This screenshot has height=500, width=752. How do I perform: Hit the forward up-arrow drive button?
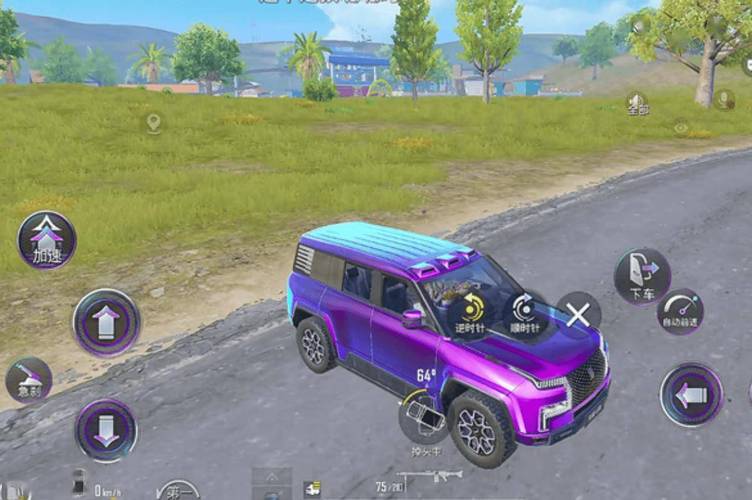click(106, 322)
